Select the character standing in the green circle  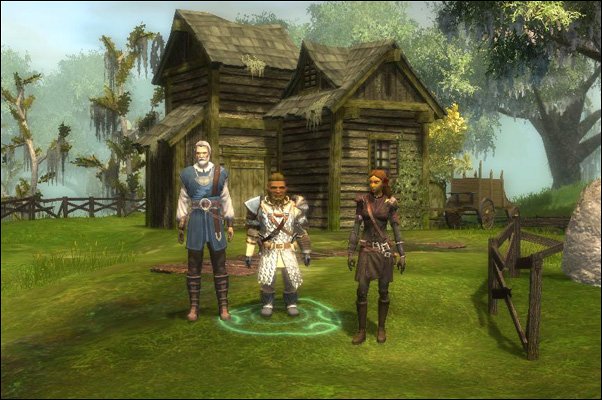pyautogui.click(x=277, y=242)
